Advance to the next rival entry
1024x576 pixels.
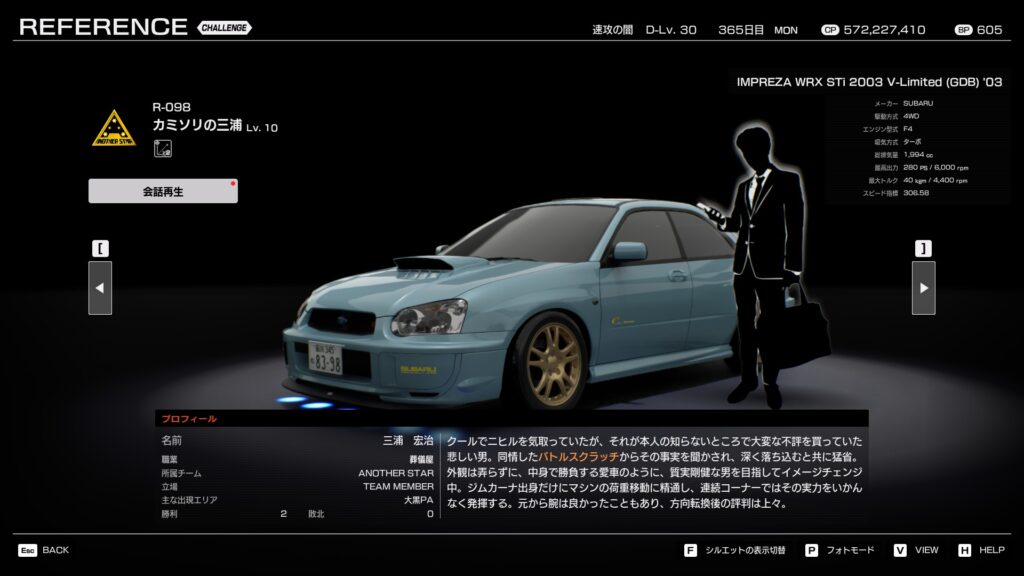pos(923,288)
